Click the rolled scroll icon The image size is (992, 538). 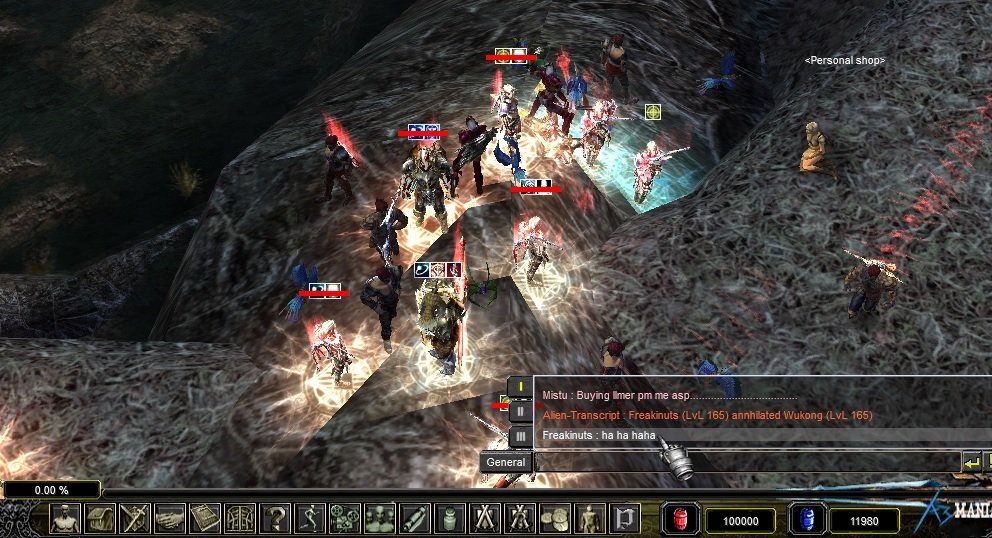click(x=415, y=518)
